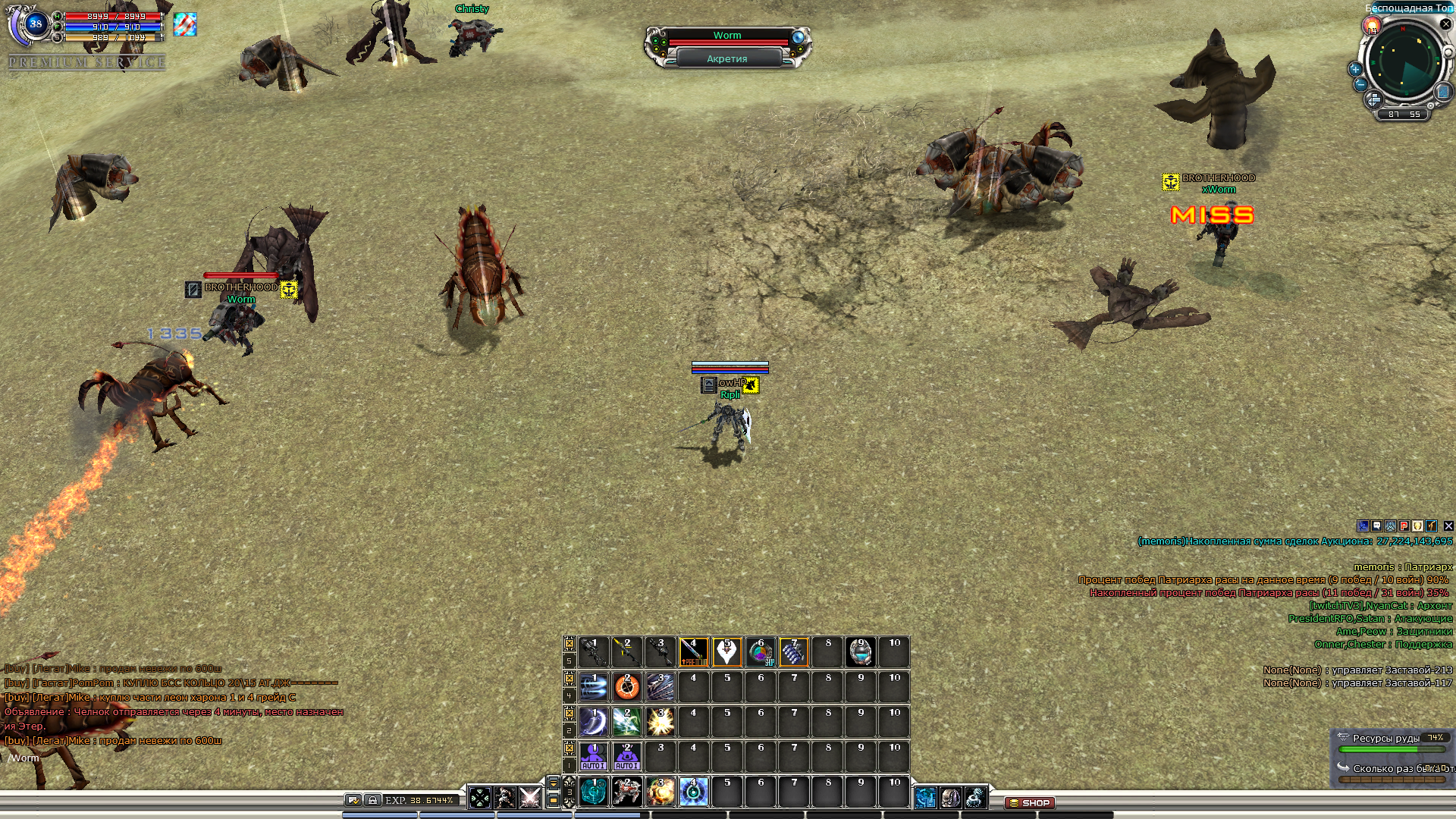Click the active buff icon near health bars

point(184,24)
